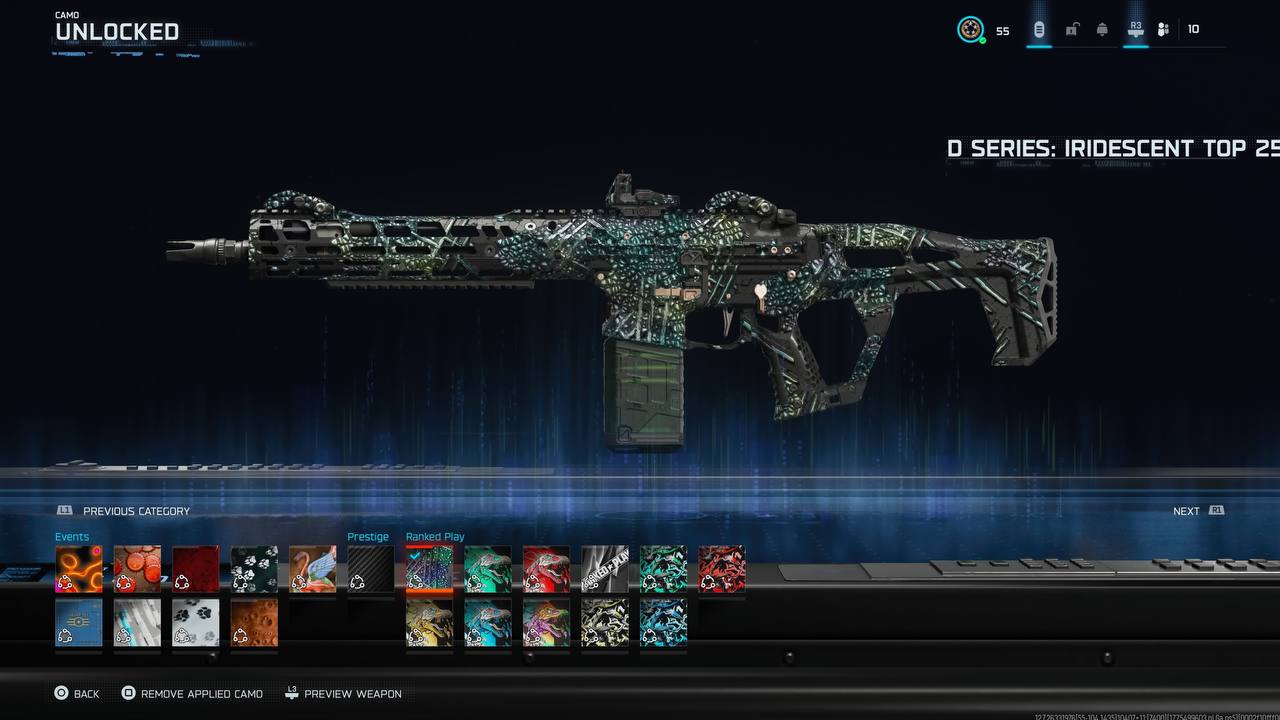Choose the equipped iridescent camo with checkmark

pyautogui.click(x=429, y=569)
